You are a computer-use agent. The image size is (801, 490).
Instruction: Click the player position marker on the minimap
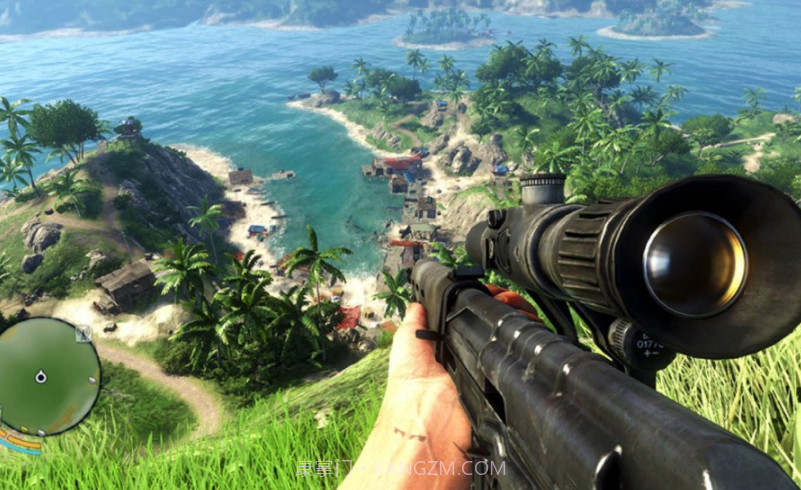pos(41,377)
